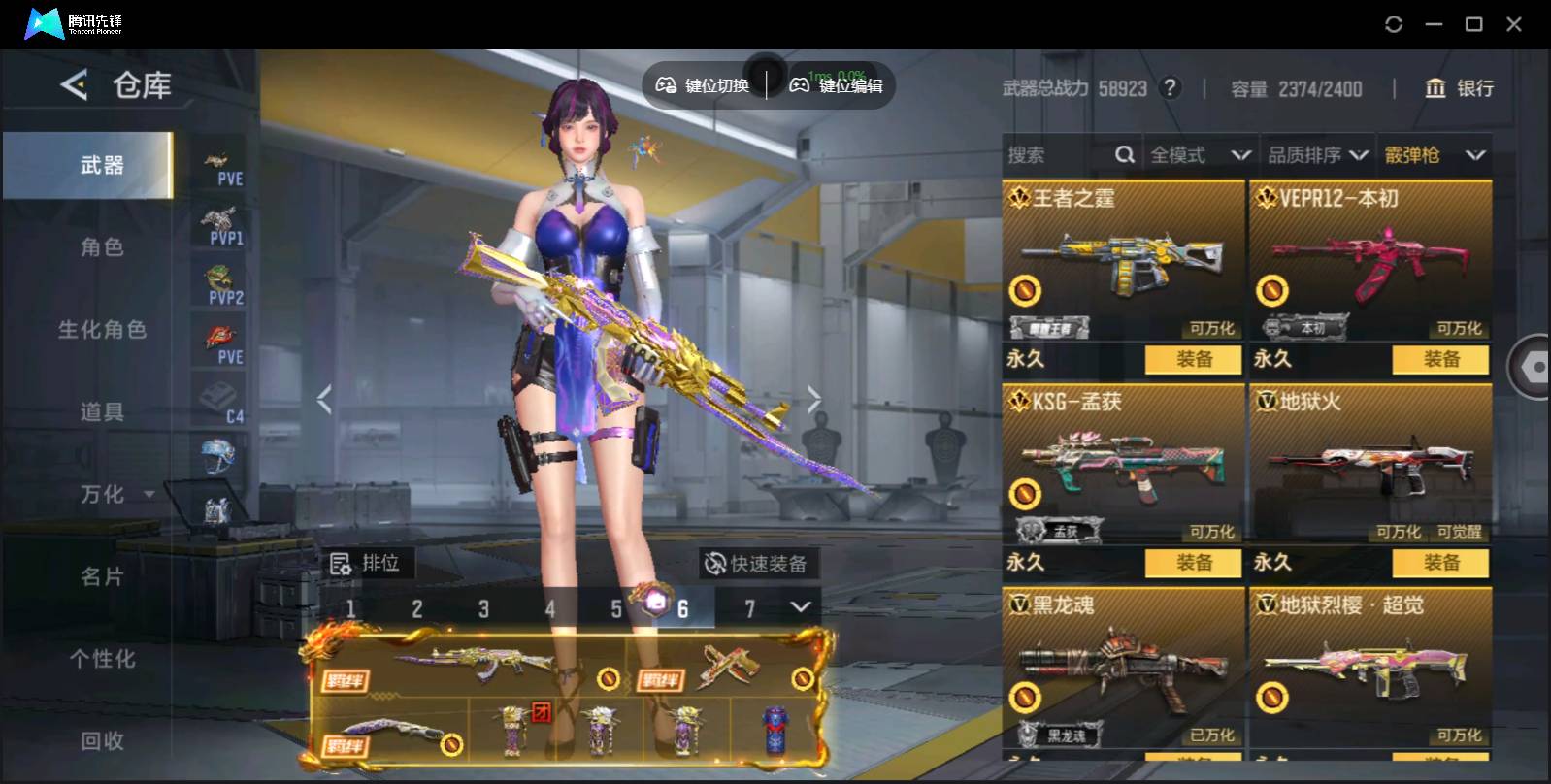This screenshot has height=784, width=1551.
Task: Open the 全模式 mode dropdown
Action: [1200, 155]
